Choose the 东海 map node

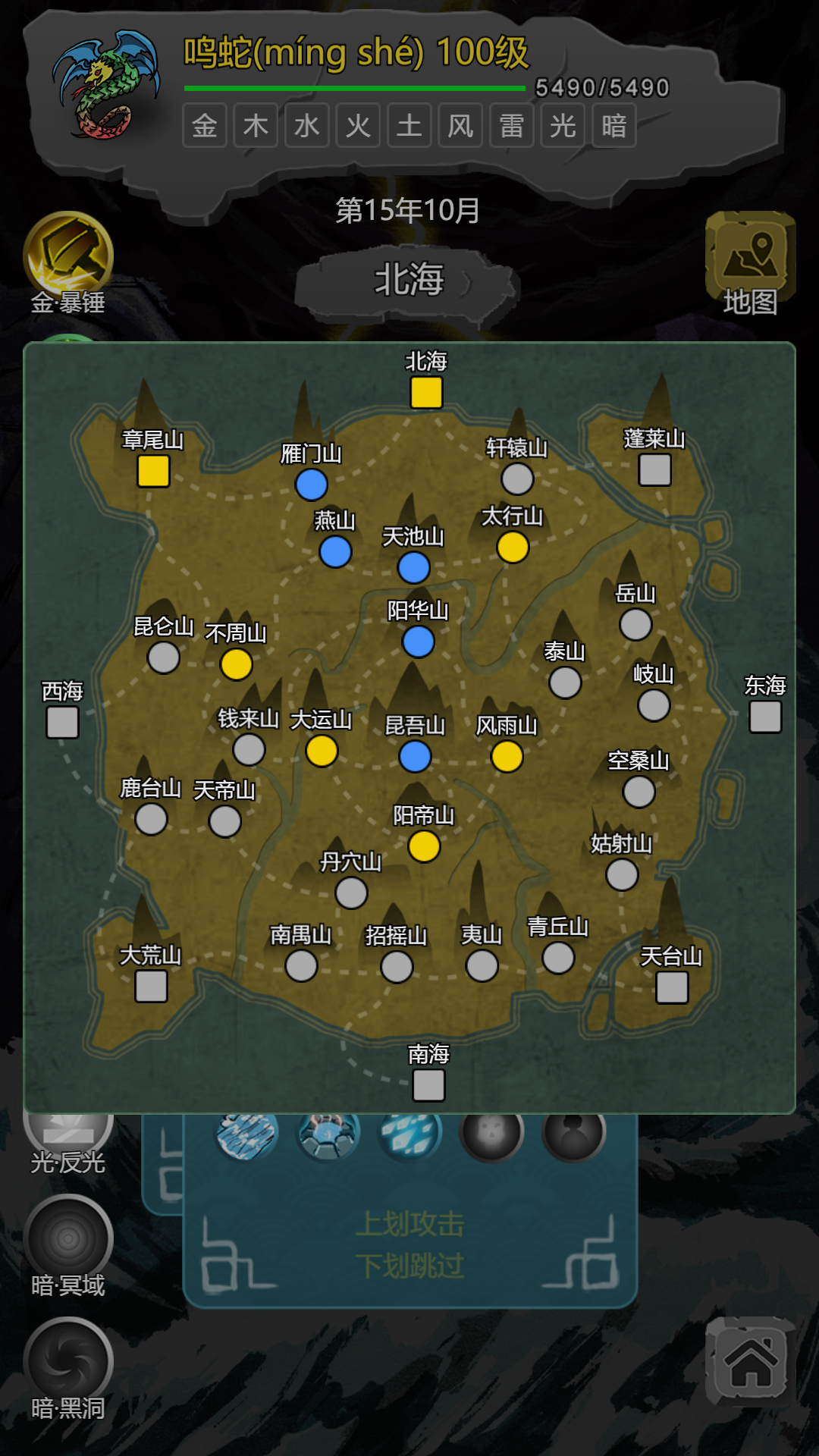pos(765,717)
